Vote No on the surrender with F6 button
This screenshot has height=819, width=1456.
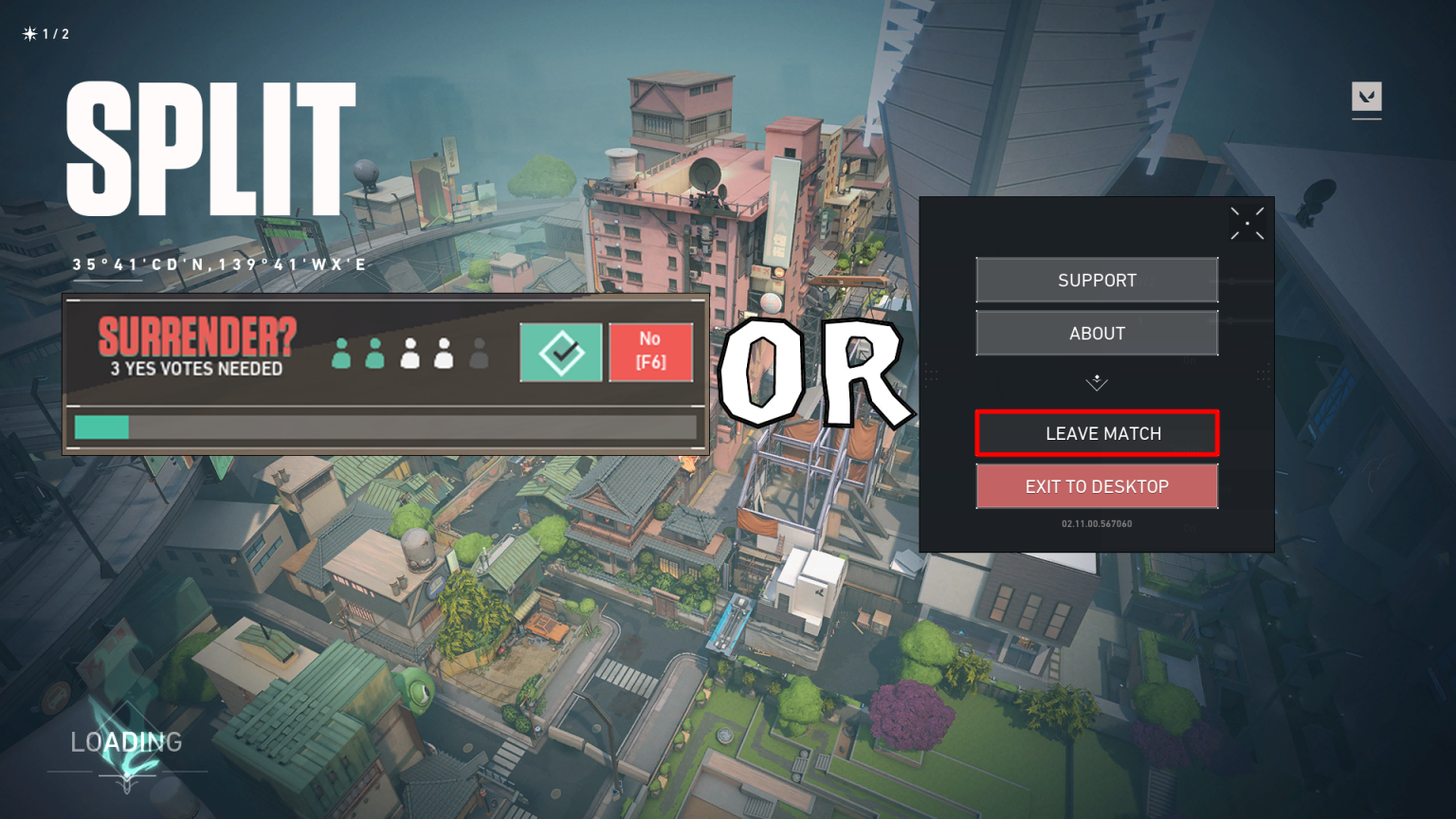tap(650, 352)
